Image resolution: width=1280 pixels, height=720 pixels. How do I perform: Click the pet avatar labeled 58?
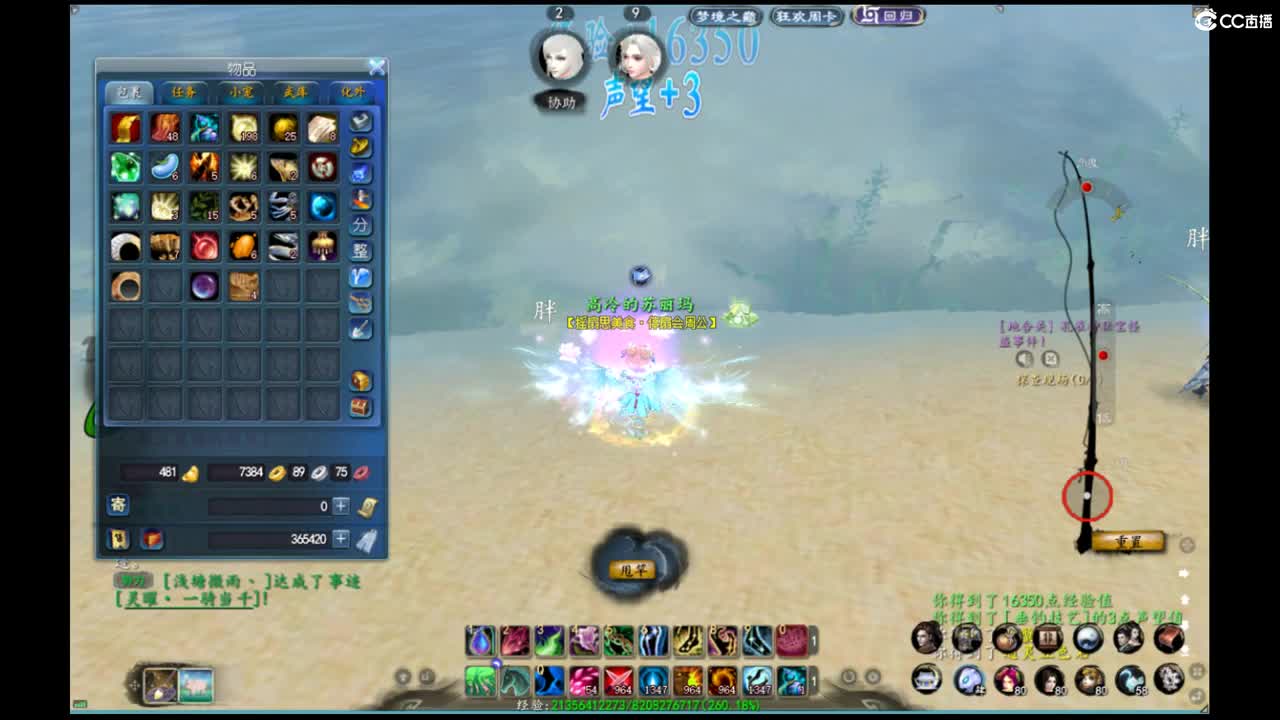[x=1130, y=679]
